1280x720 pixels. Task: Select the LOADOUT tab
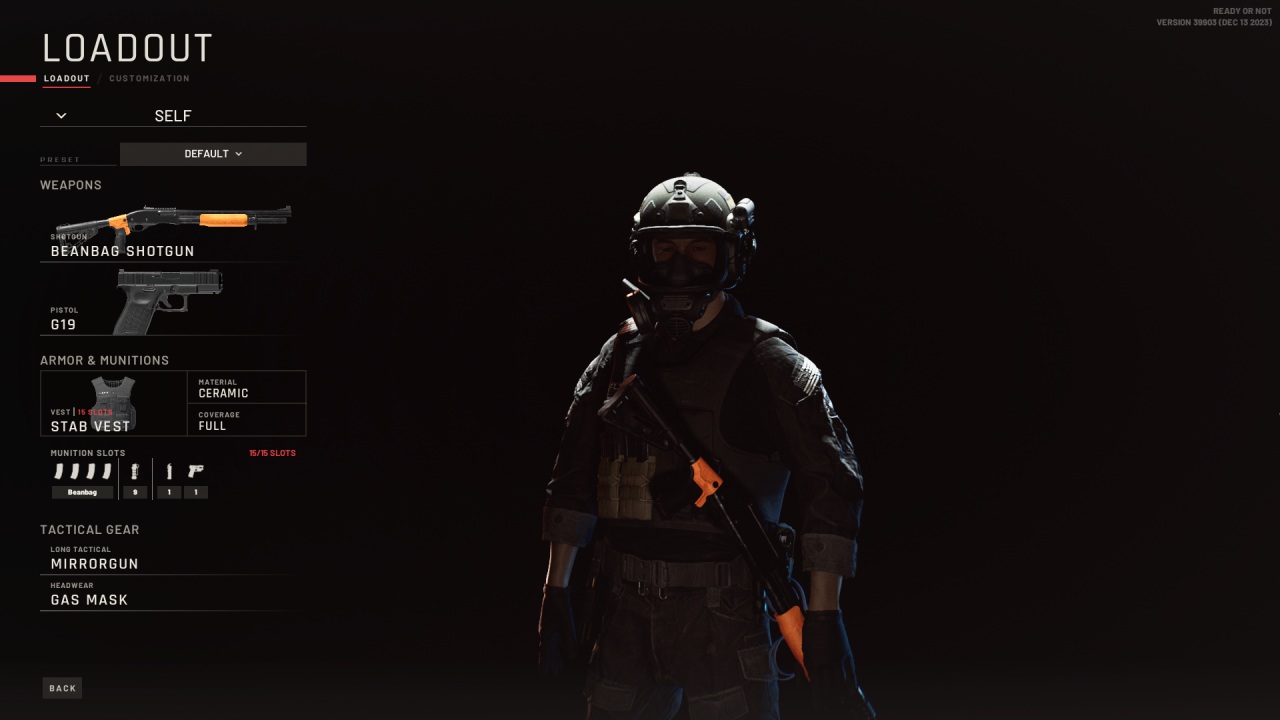[x=66, y=78]
